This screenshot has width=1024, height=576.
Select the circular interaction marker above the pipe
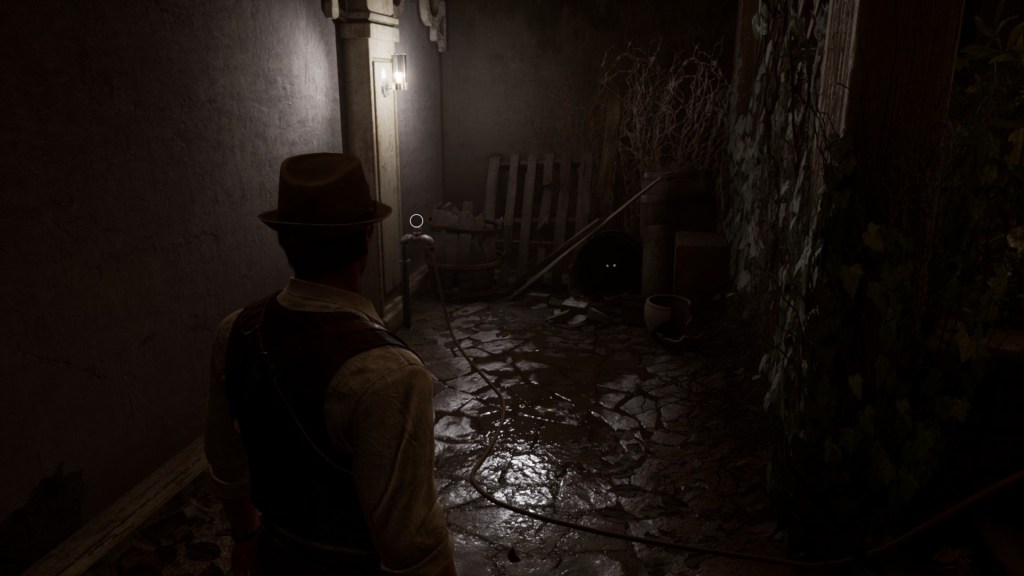point(416,220)
